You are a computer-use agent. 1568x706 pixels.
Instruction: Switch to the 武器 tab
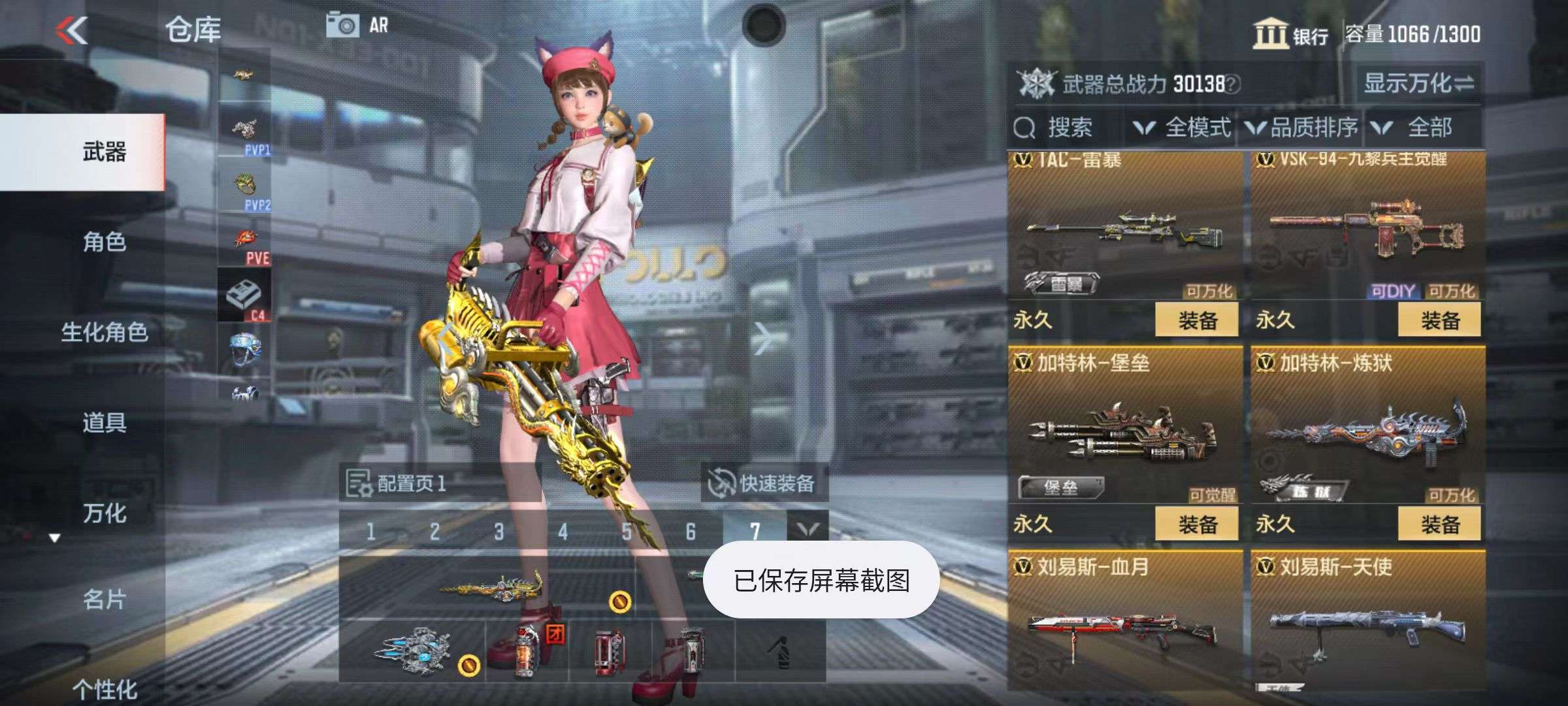(x=104, y=152)
